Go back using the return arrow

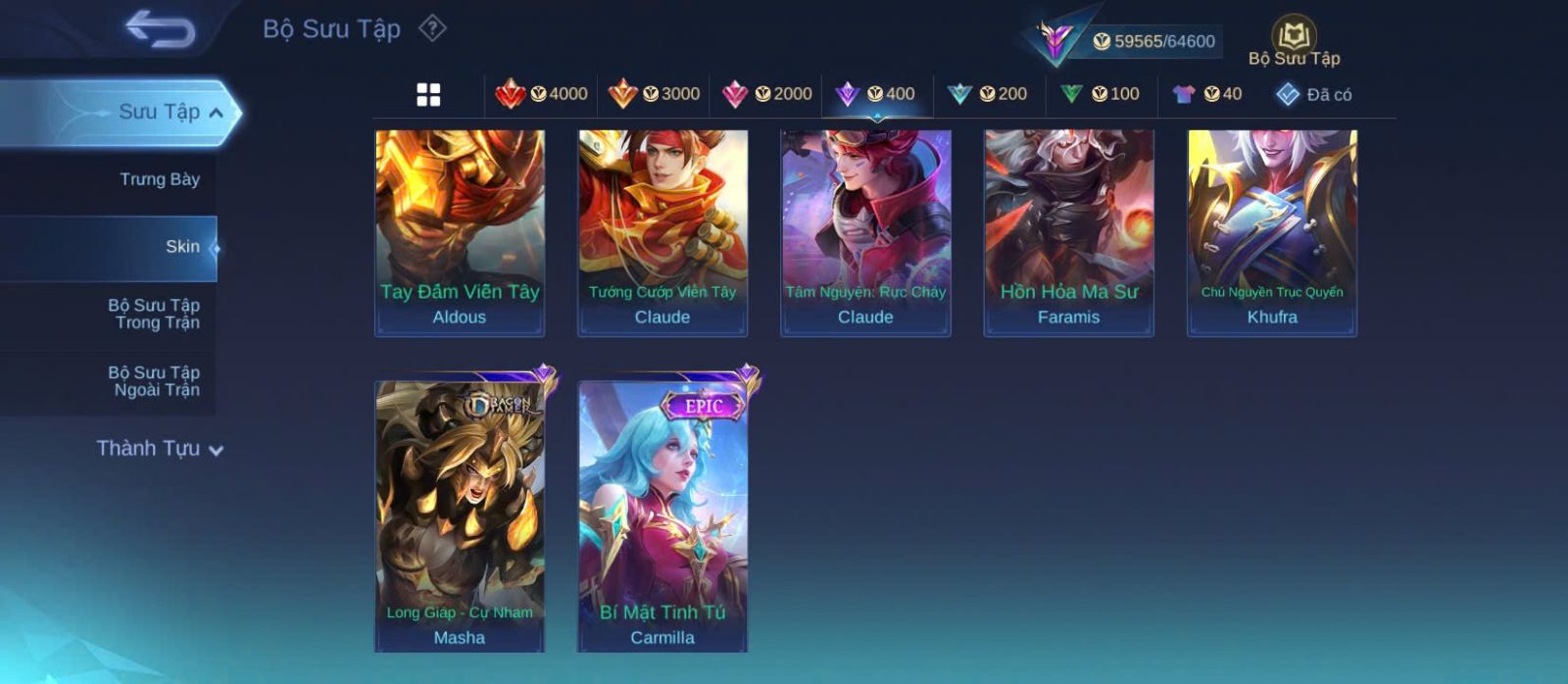[x=160, y=29]
